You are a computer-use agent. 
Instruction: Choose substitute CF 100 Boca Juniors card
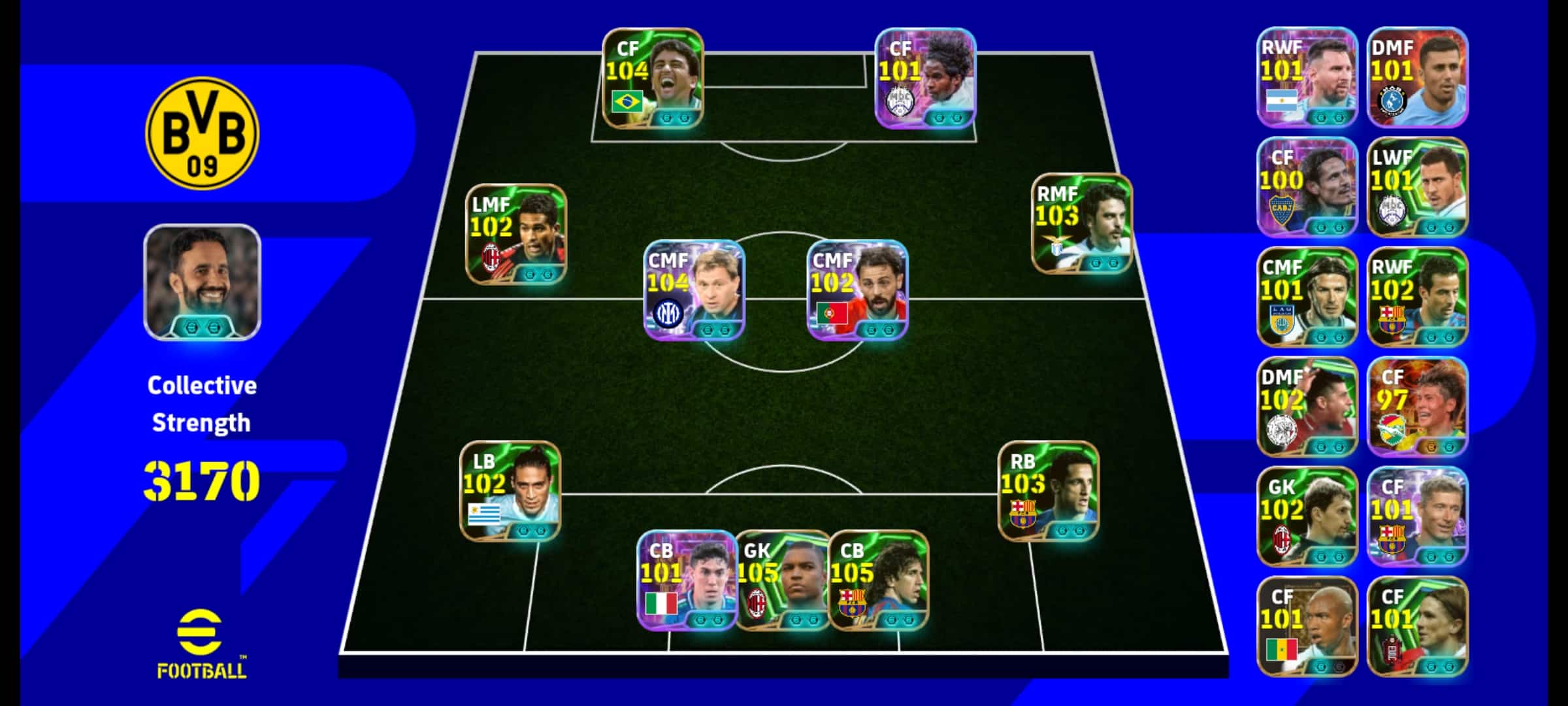click(1307, 187)
